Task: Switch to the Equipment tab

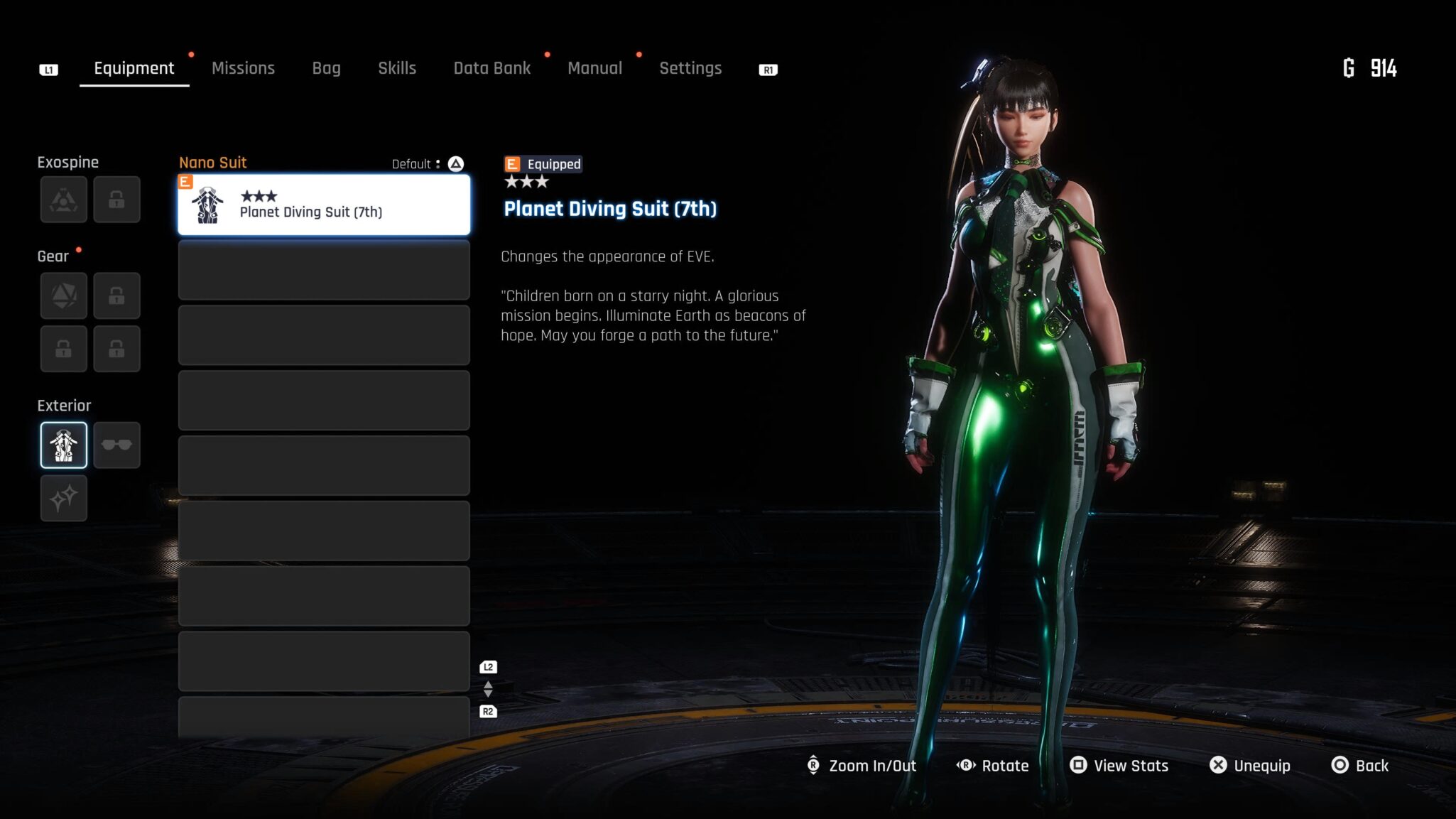Action: tap(134, 68)
